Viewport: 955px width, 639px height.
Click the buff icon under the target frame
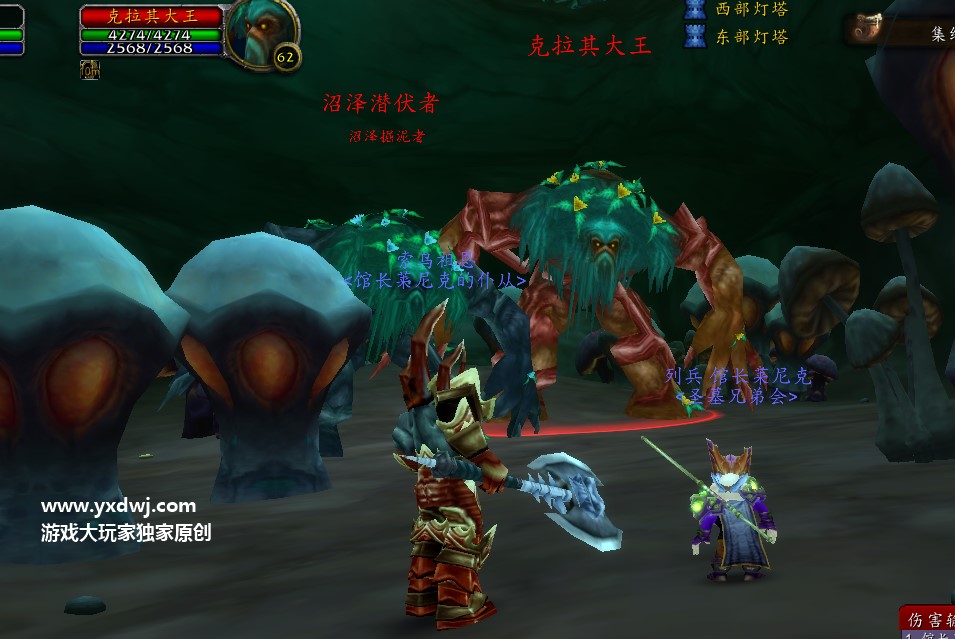[x=90, y=69]
